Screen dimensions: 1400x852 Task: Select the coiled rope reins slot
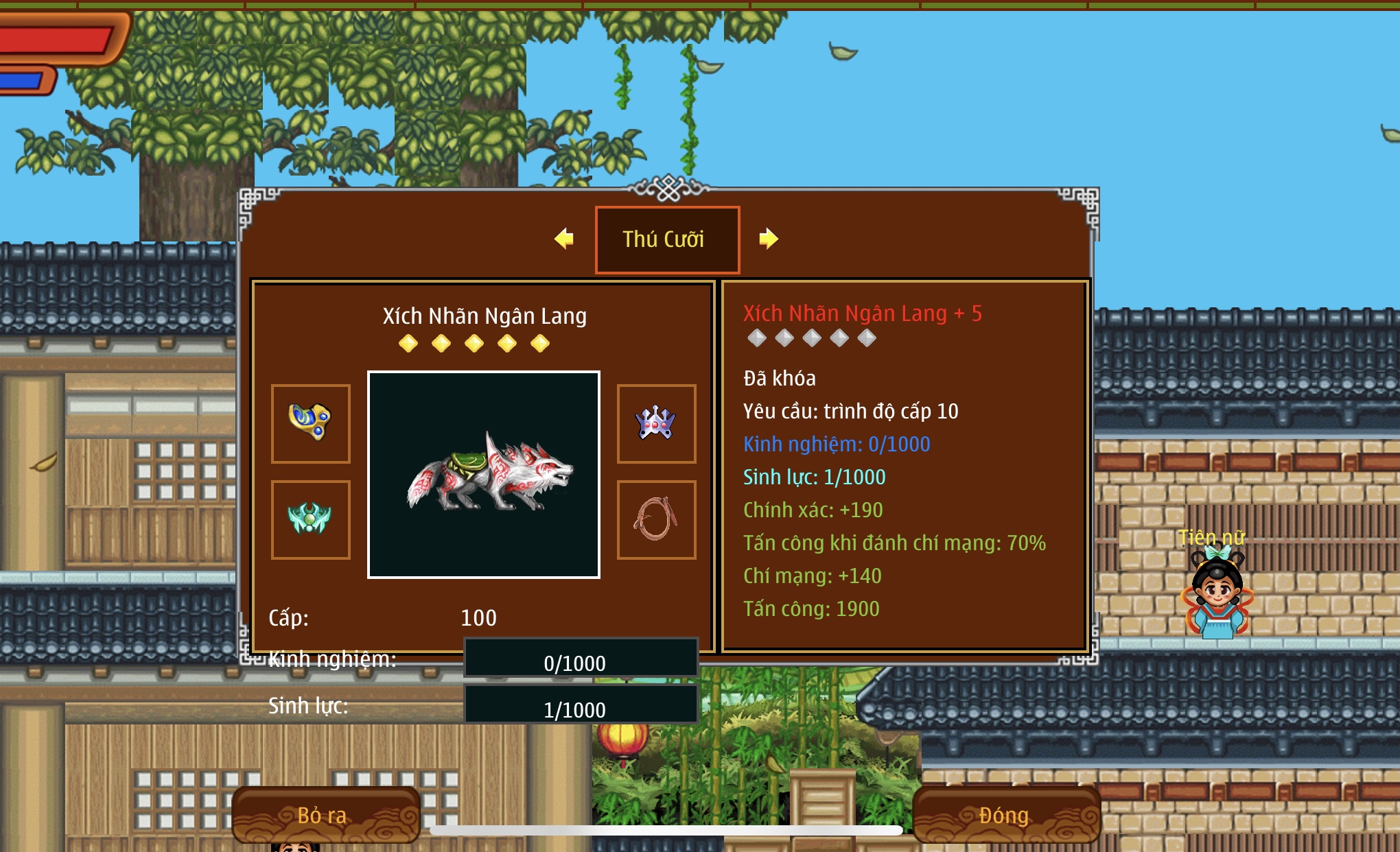click(656, 519)
